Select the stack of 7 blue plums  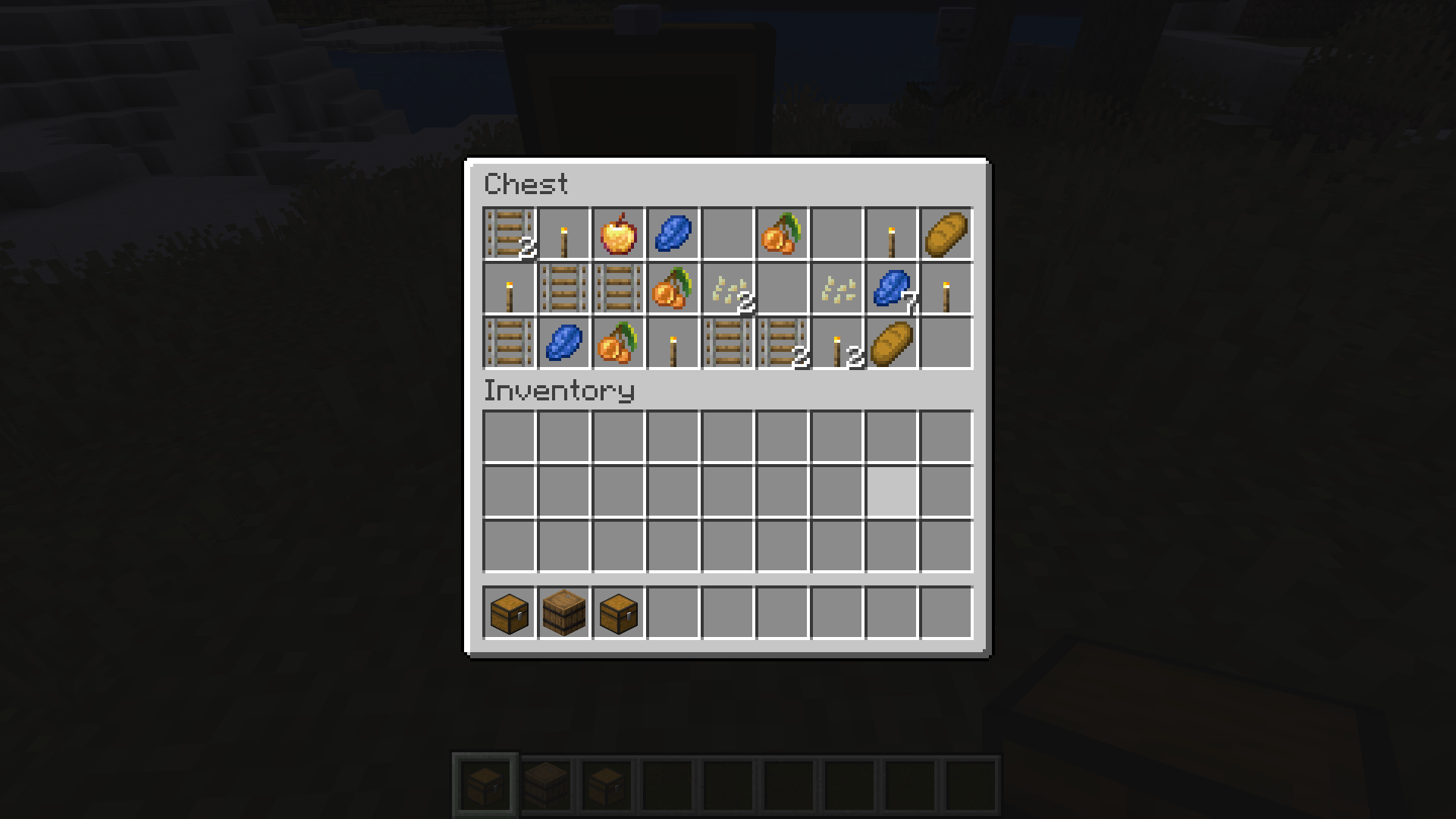click(893, 289)
